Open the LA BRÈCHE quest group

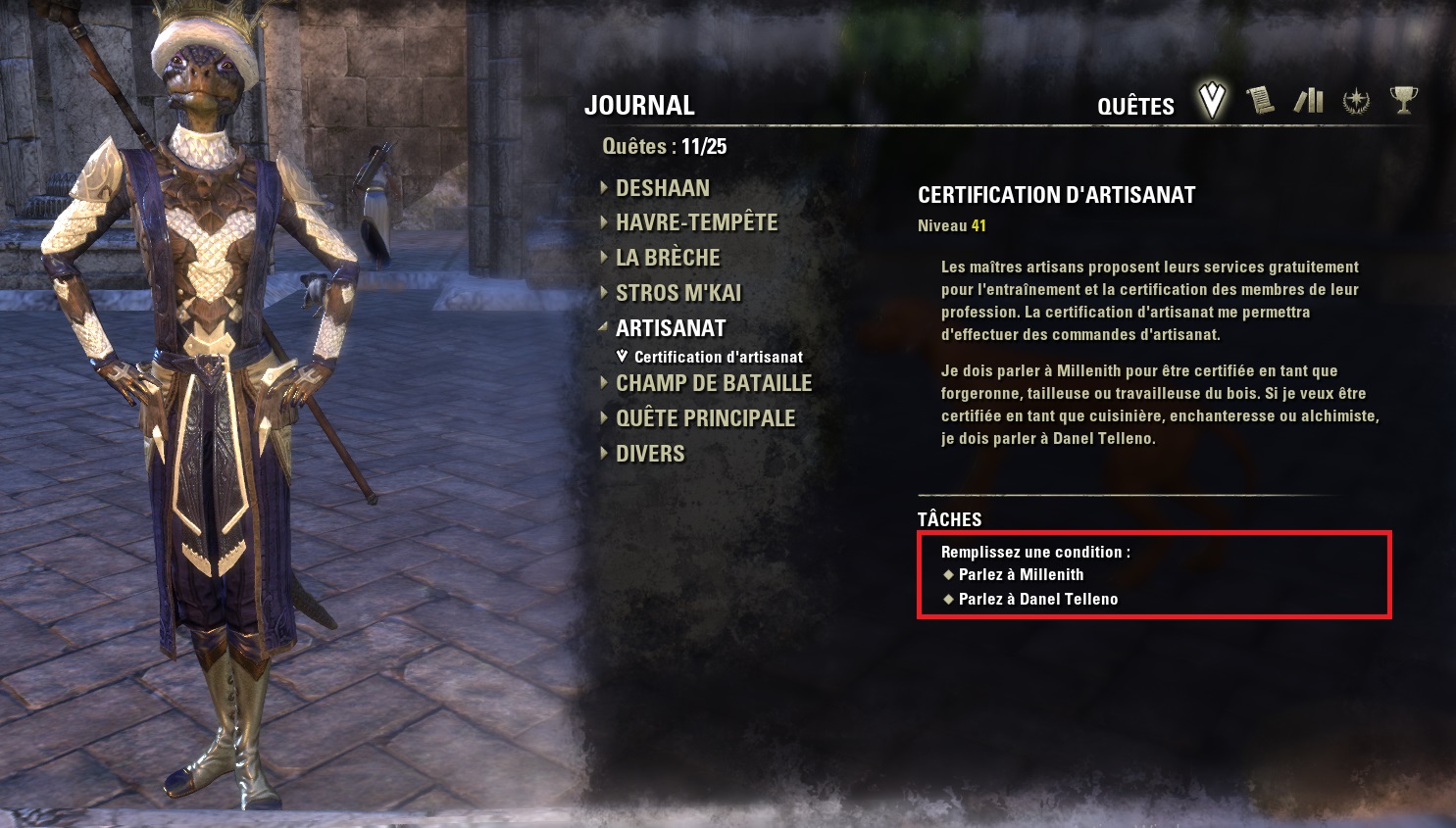(x=668, y=259)
